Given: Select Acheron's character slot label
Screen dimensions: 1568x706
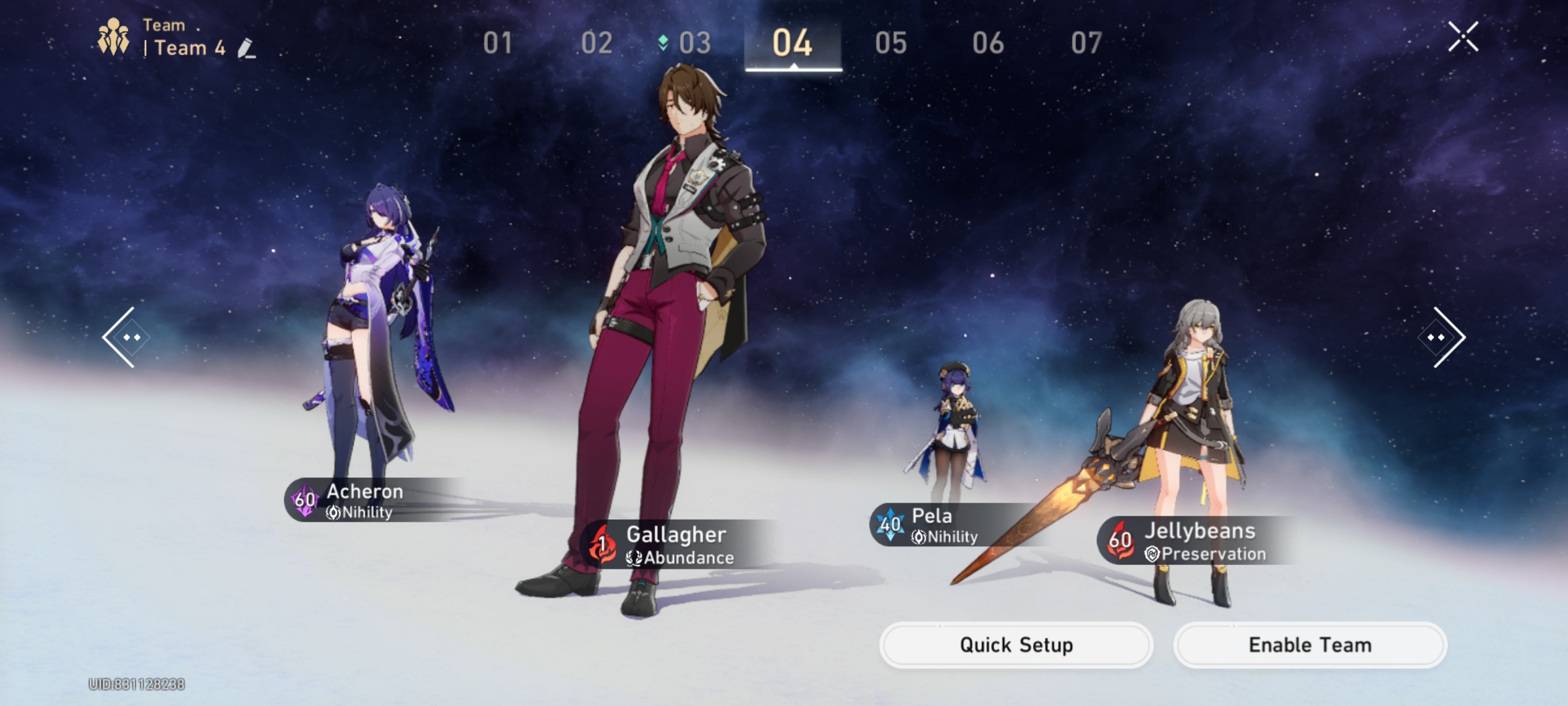Looking at the screenshot, I should point(365,500).
